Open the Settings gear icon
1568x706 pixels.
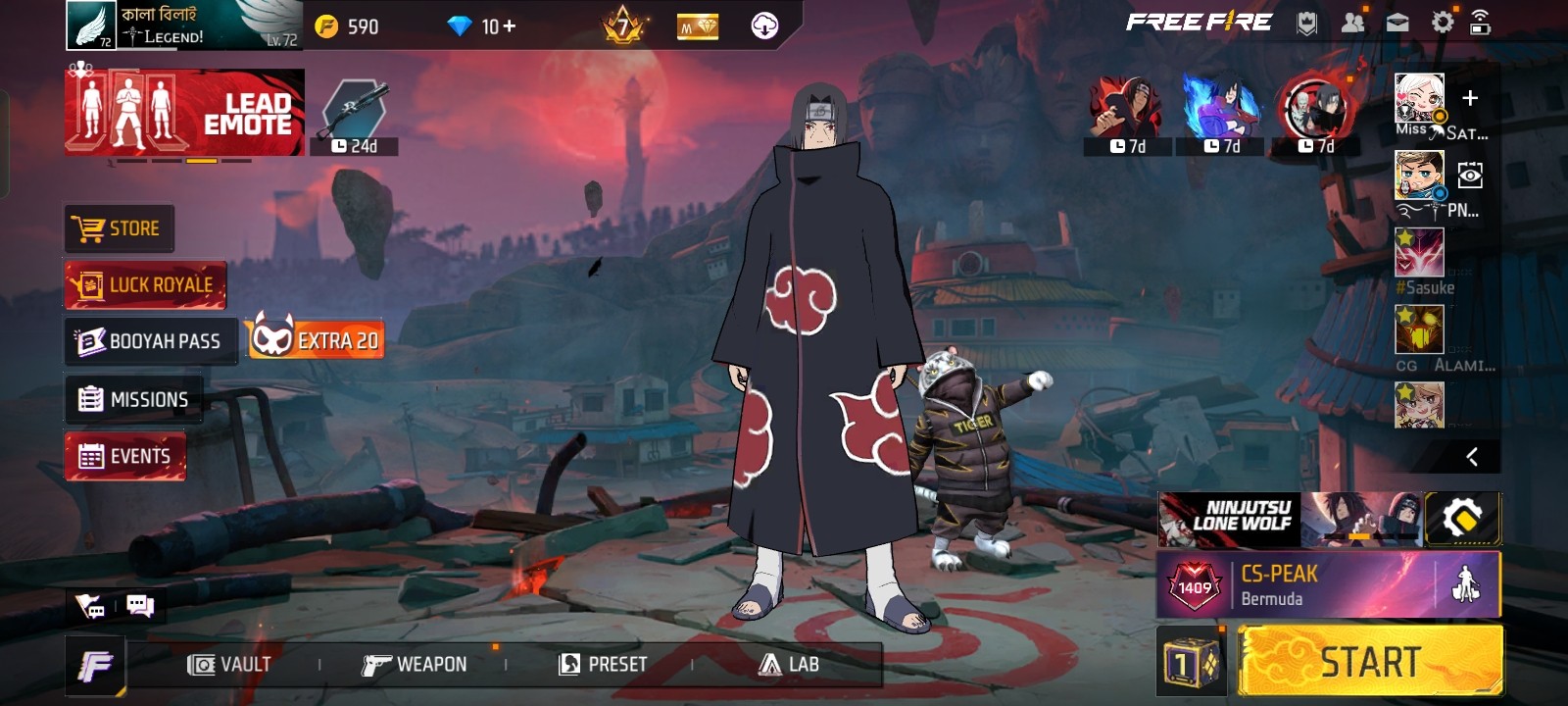tap(1443, 23)
